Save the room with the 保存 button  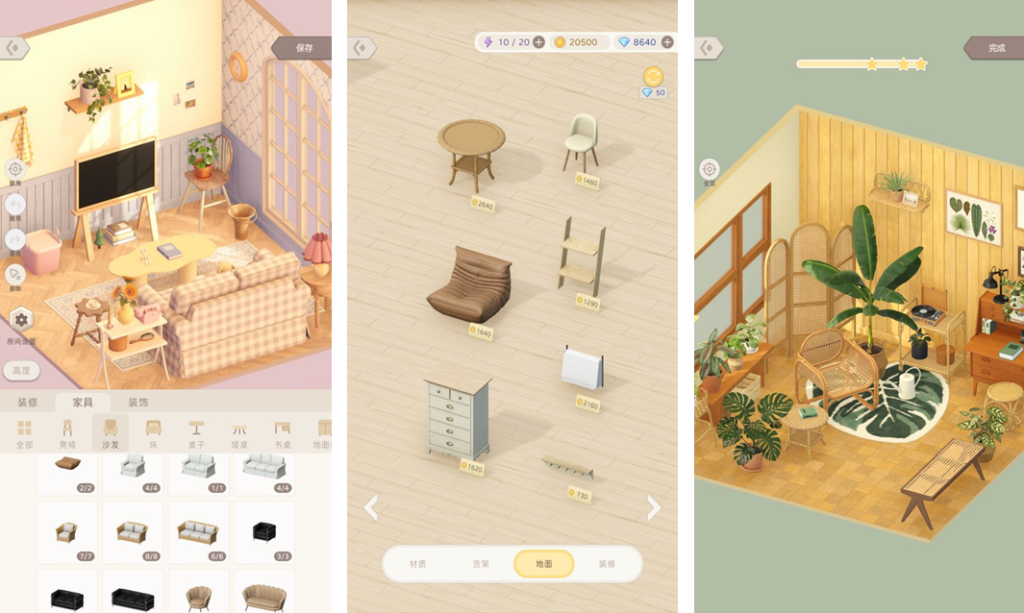[304, 47]
